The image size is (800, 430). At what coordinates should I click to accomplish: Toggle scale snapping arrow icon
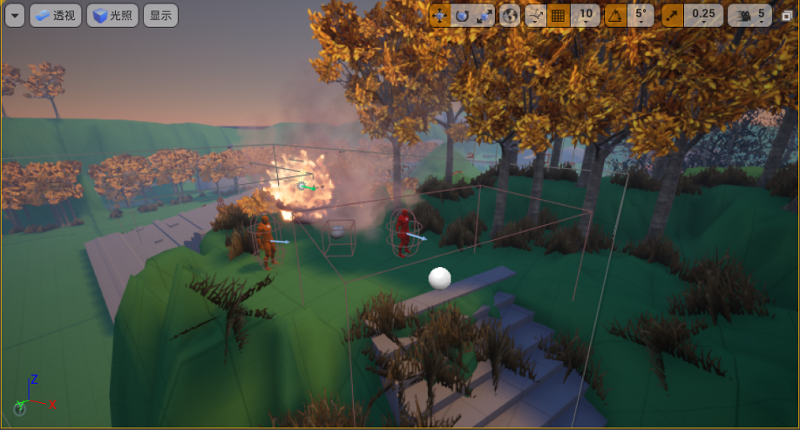point(672,15)
